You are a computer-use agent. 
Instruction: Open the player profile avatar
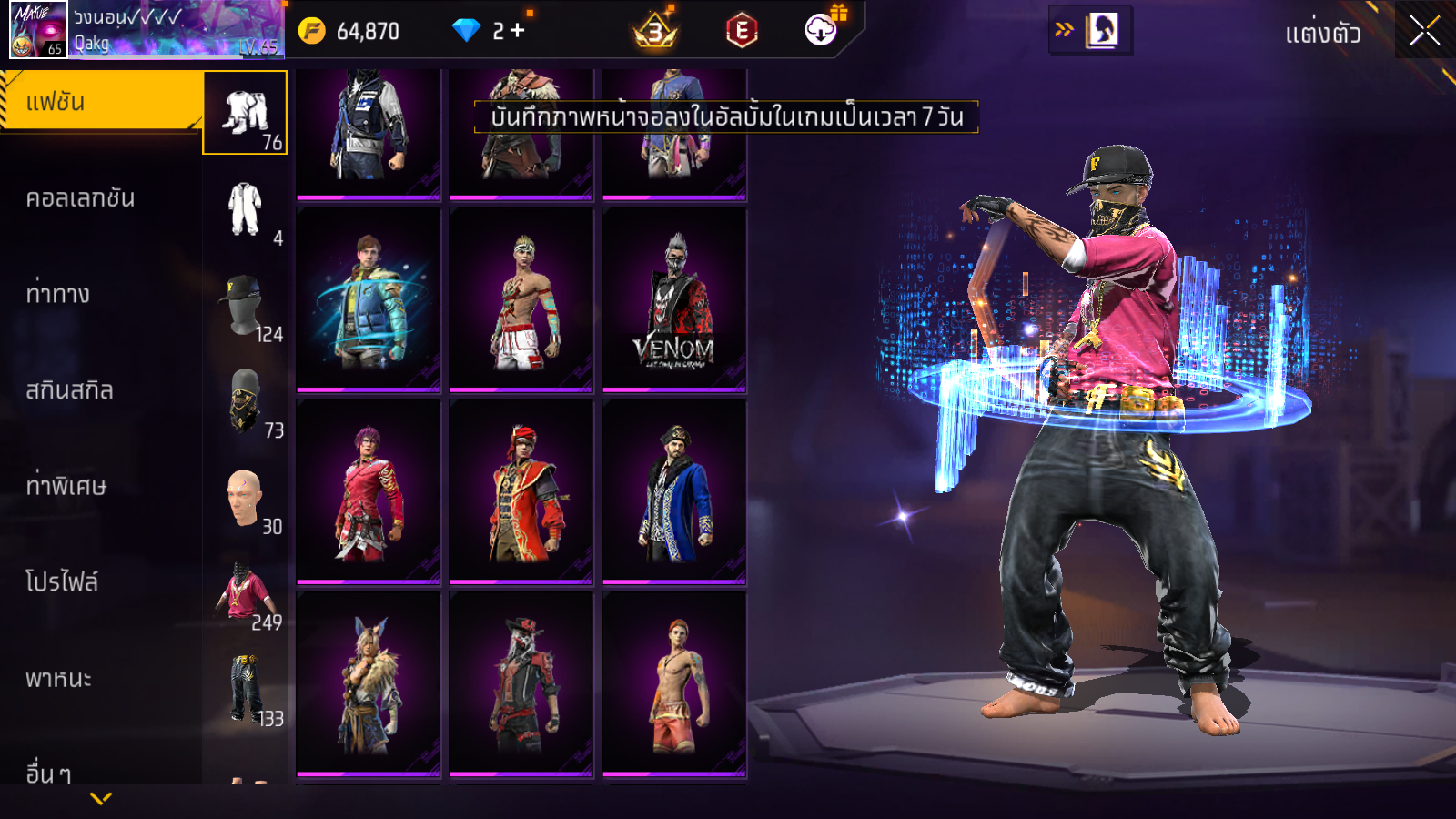(x=38, y=30)
